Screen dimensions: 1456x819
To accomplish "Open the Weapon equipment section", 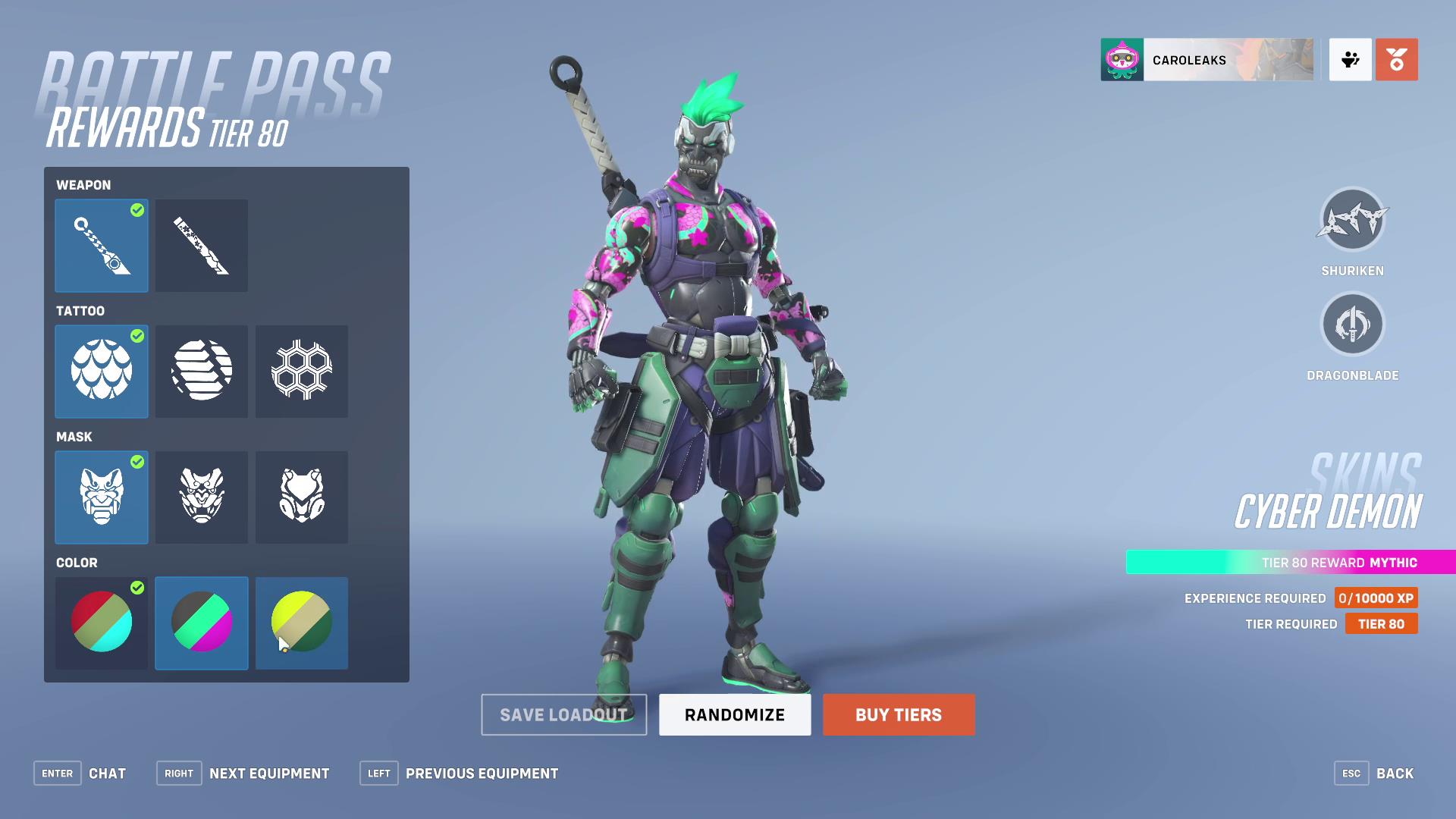I will tap(83, 184).
